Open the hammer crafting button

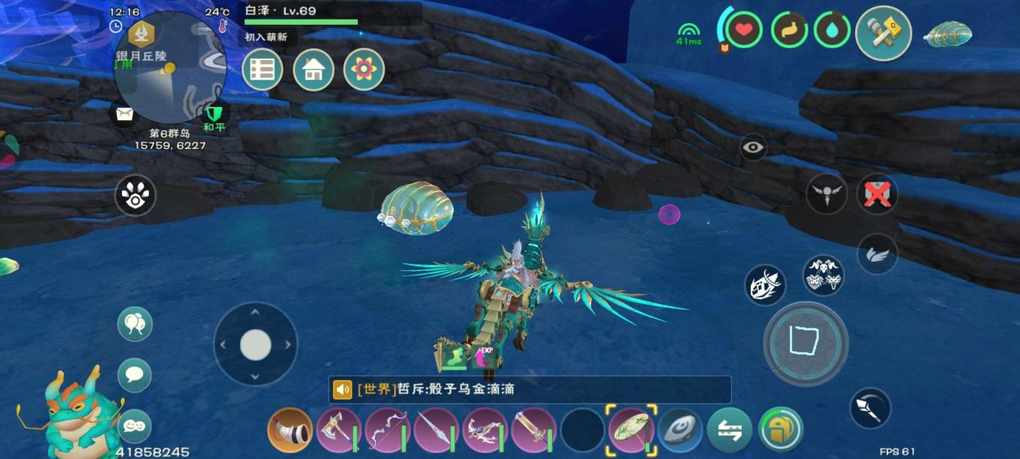(883, 33)
